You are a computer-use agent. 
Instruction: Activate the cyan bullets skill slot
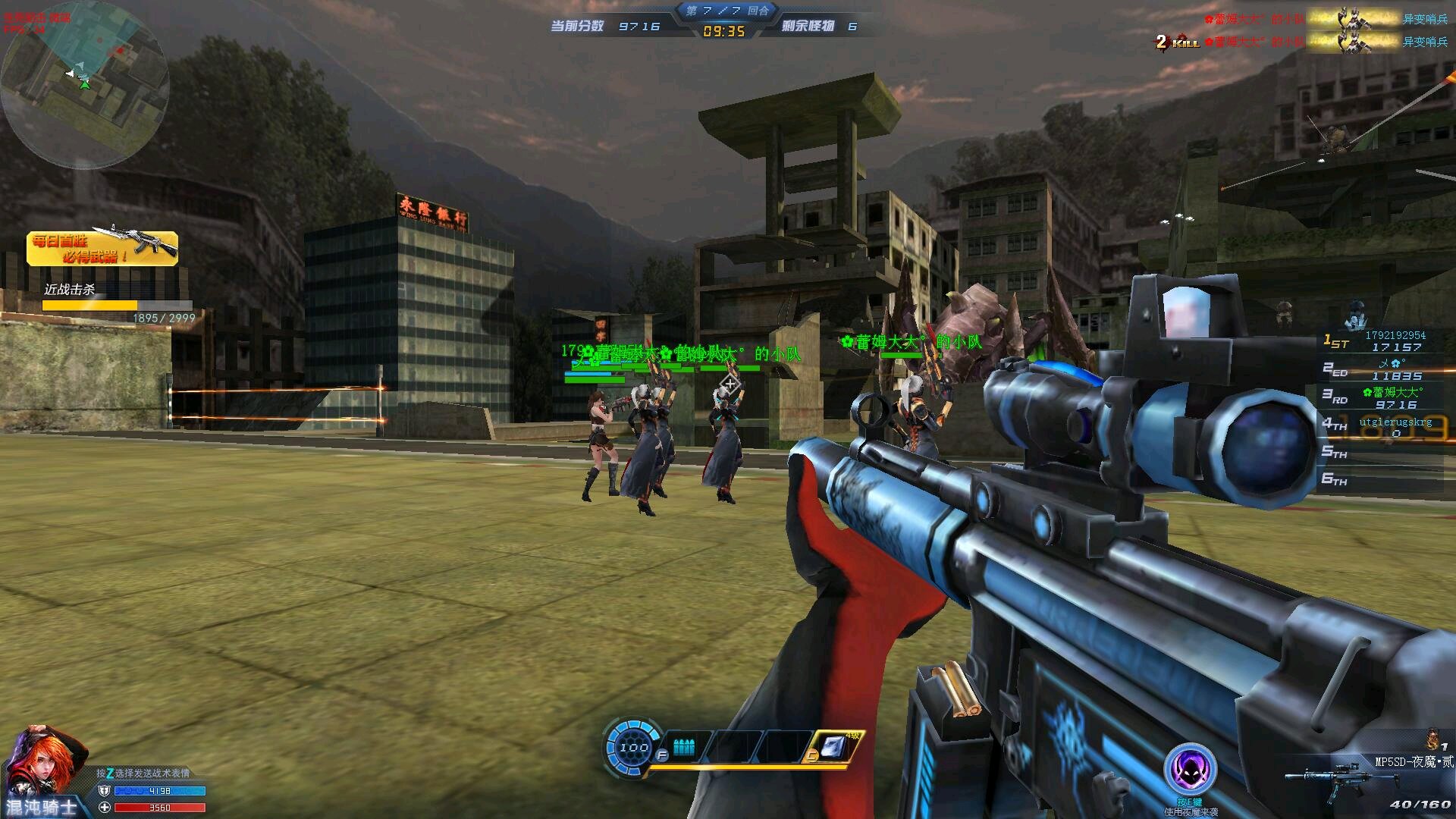pos(684,747)
